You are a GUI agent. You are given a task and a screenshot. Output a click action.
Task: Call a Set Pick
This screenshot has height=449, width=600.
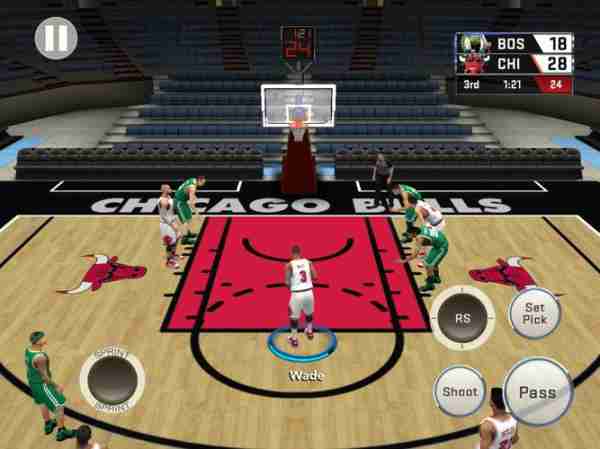pos(535,313)
